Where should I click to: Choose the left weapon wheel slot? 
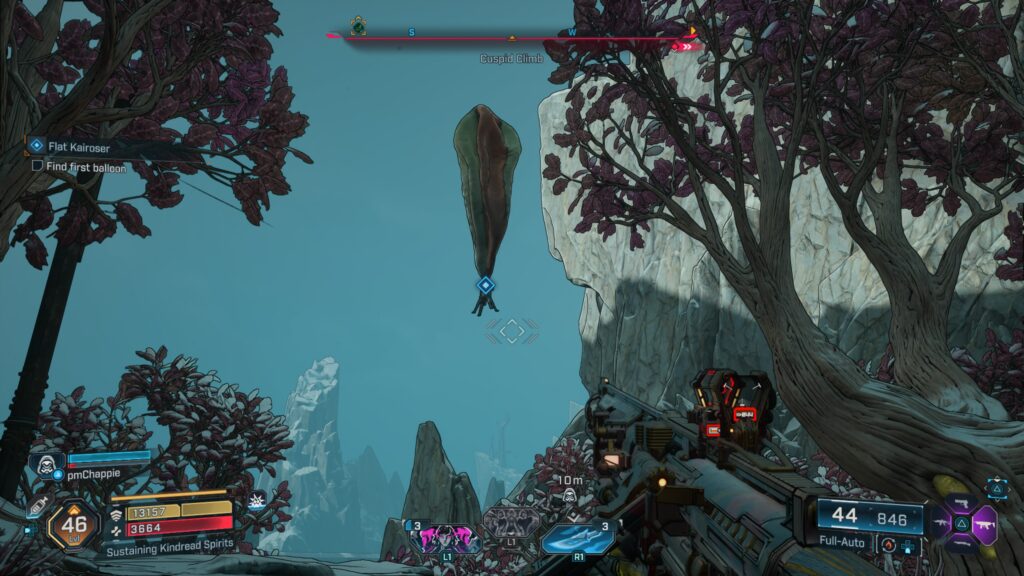point(941,521)
